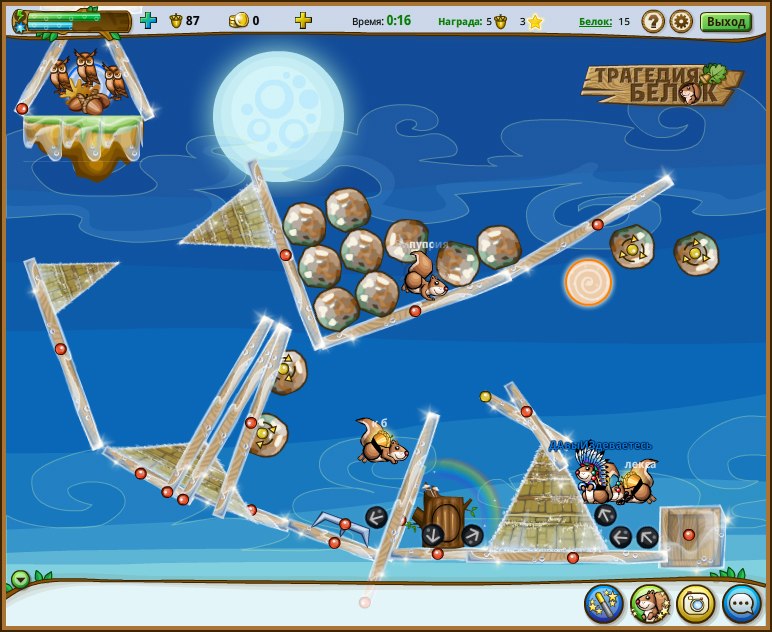Open the Белок squirrels list link
This screenshot has height=632, width=772.
(596, 21)
